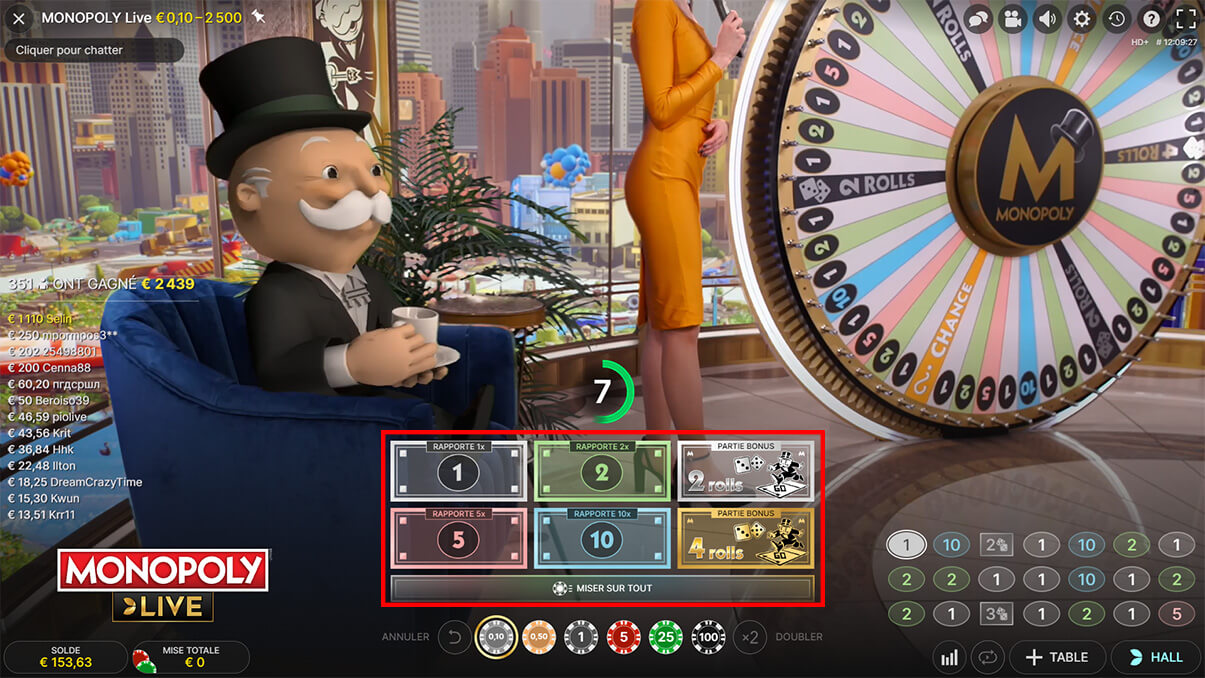Screen dimensions: 1205x678
Task: Toggle the sound speaker icon
Action: [x=1047, y=19]
